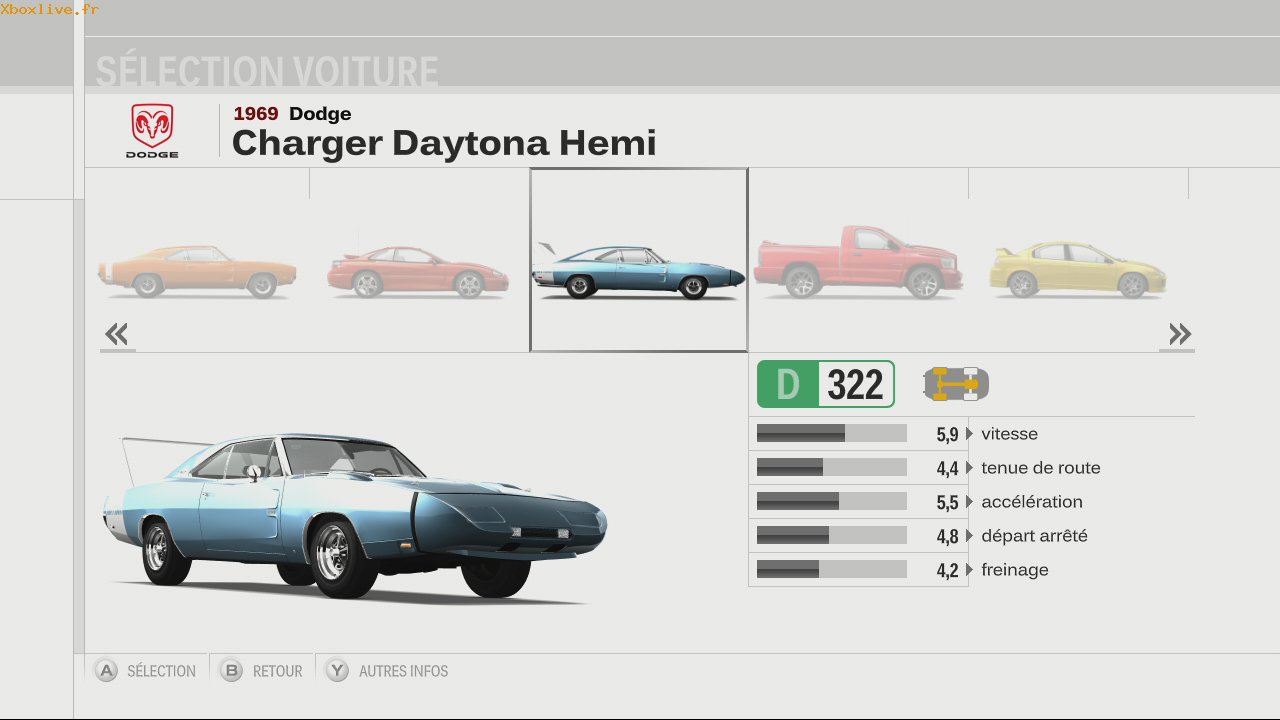1280x720 pixels.
Task: Expand the vitesse stat row
Action: 970,434
